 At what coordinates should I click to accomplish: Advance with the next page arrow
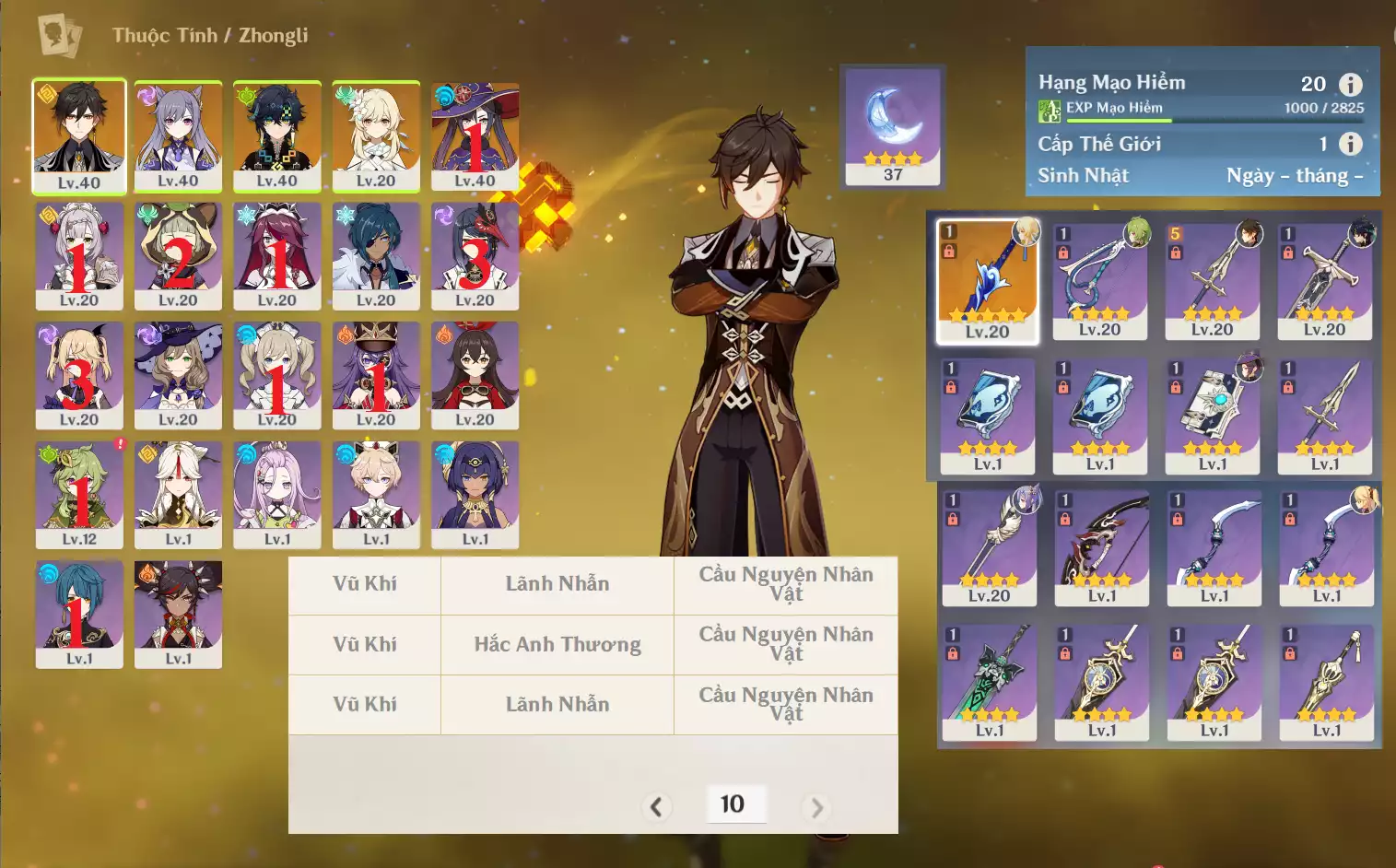[x=816, y=807]
